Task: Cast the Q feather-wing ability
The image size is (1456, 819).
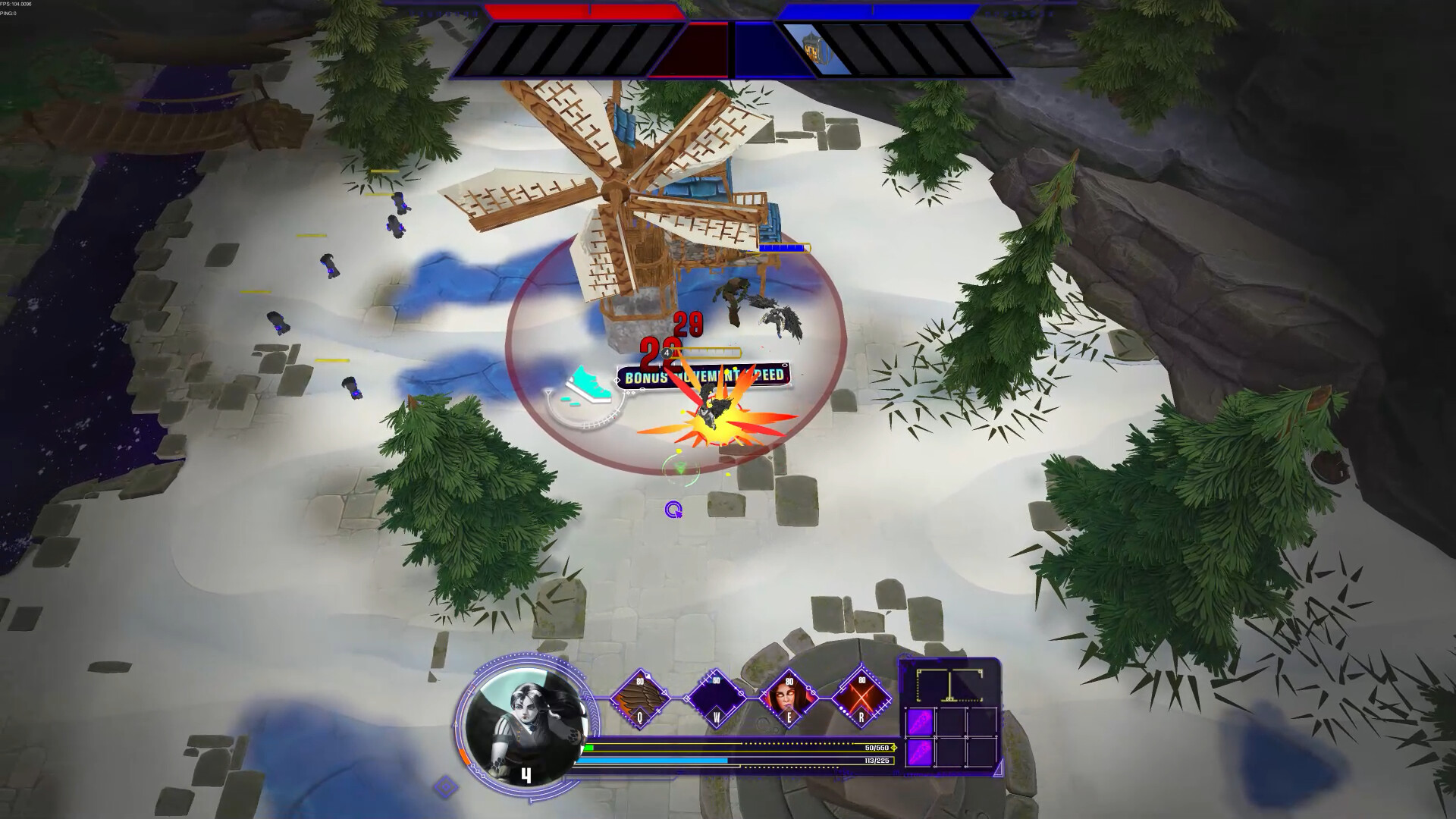Action: pyautogui.click(x=641, y=695)
